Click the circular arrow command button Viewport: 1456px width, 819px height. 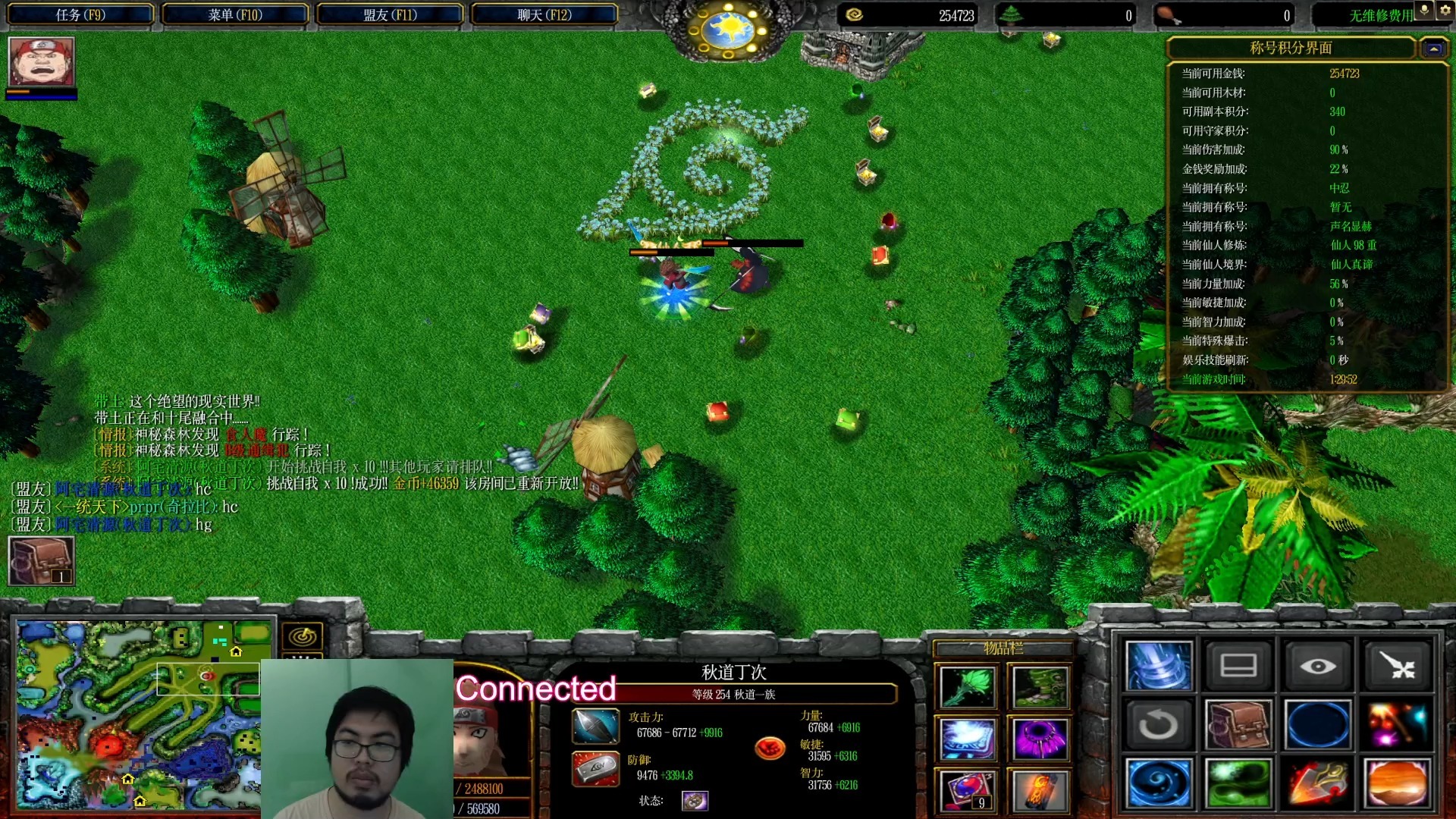coord(1158,725)
